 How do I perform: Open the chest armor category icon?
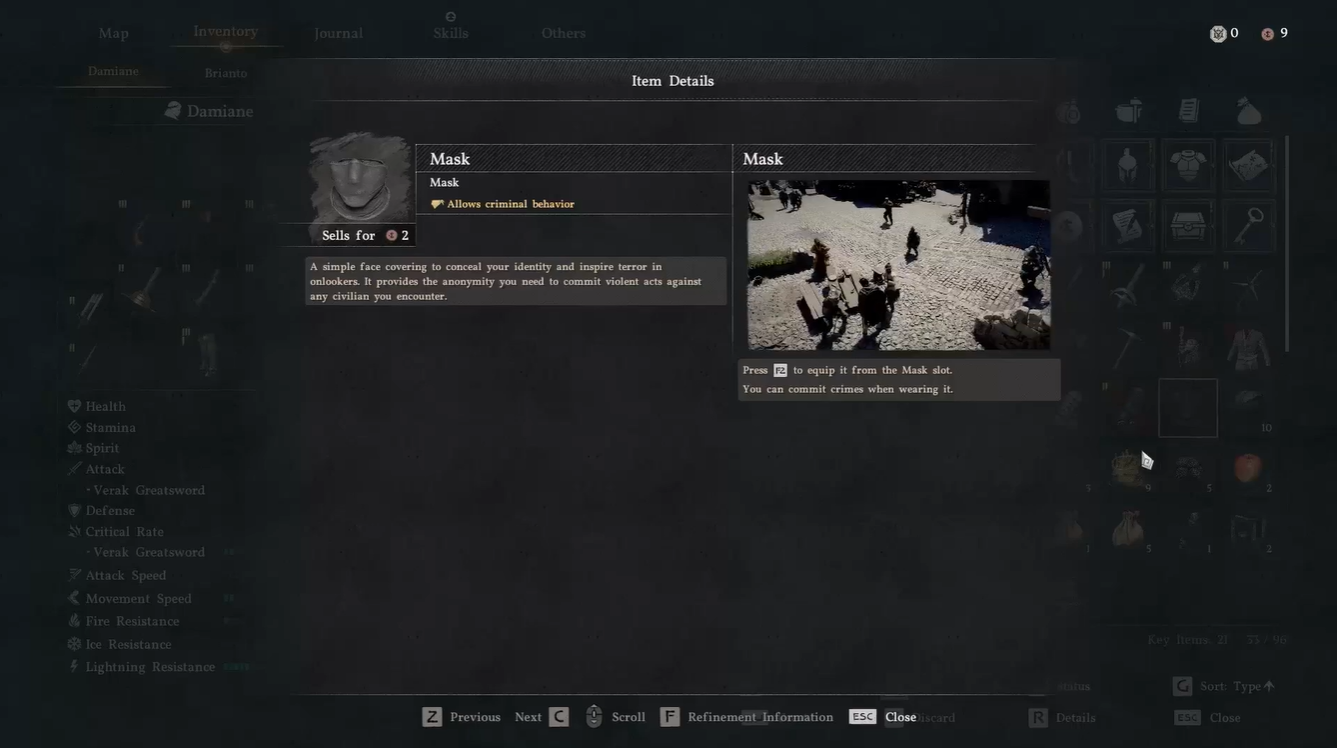tap(1187, 167)
